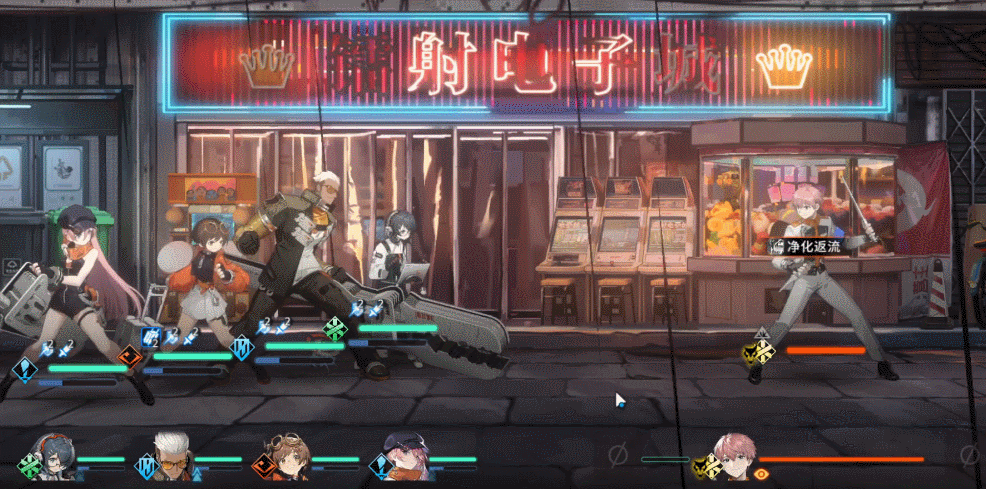Inspect the orange eye icon under enemy portrait

(762, 472)
